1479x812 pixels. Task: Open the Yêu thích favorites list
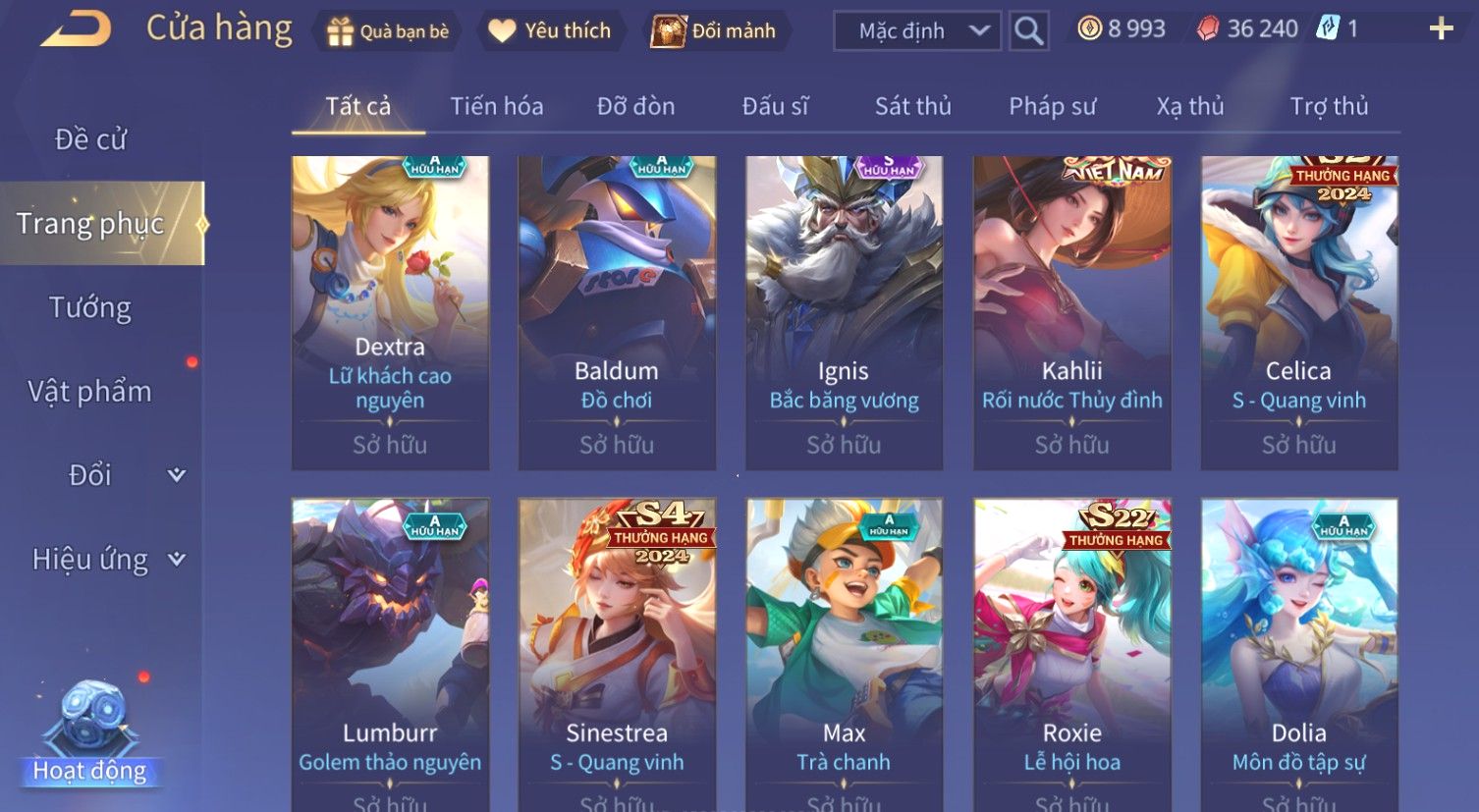tap(552, 31)
